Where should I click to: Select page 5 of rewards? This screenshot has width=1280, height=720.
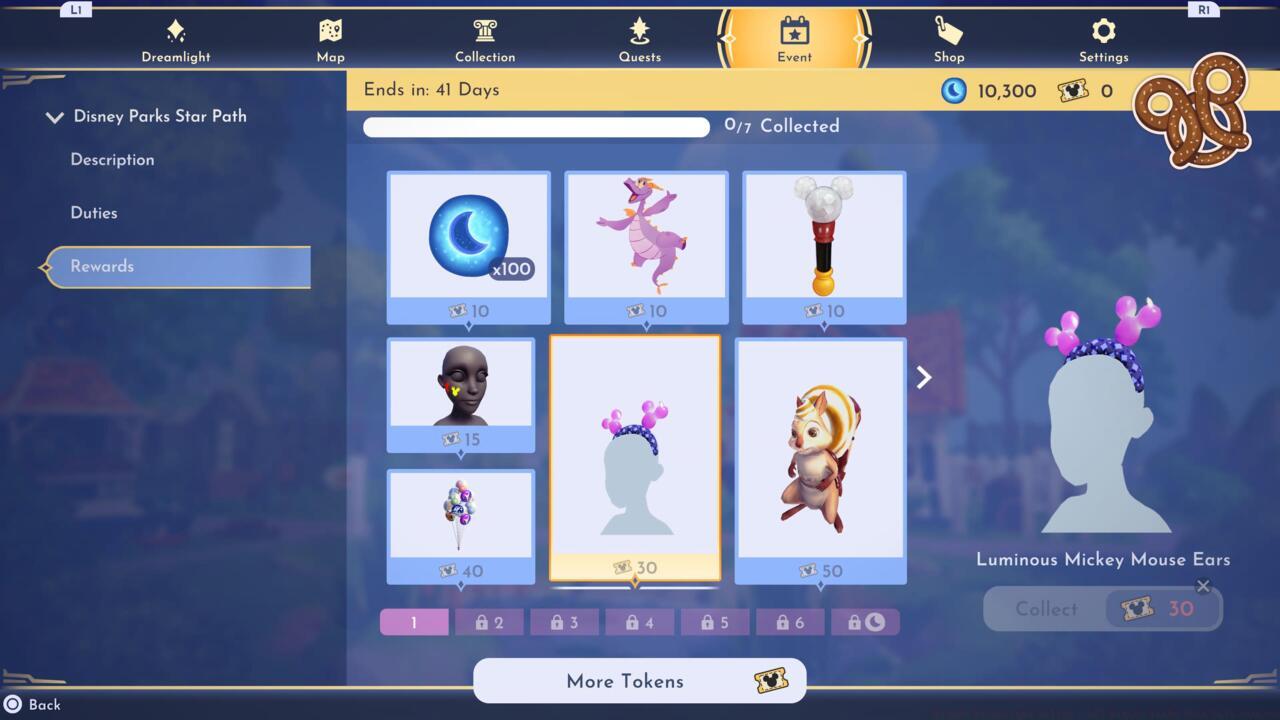coord(715,622)
